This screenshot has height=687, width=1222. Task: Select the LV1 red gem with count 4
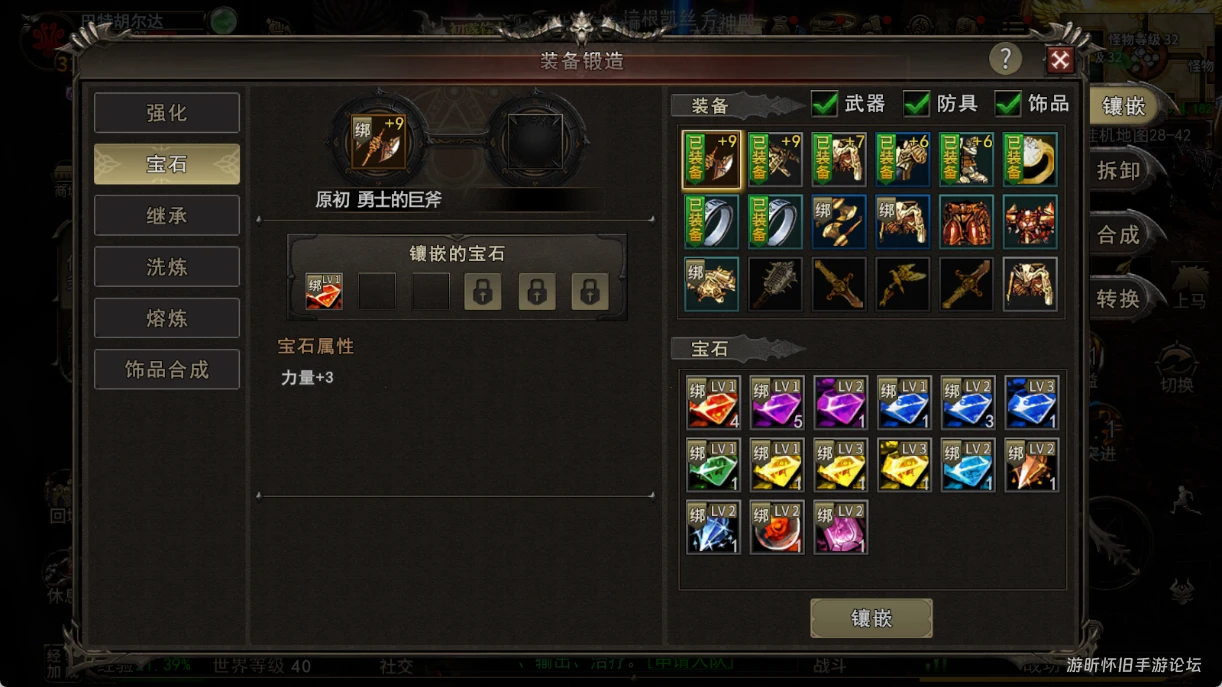tap(713, 403)
